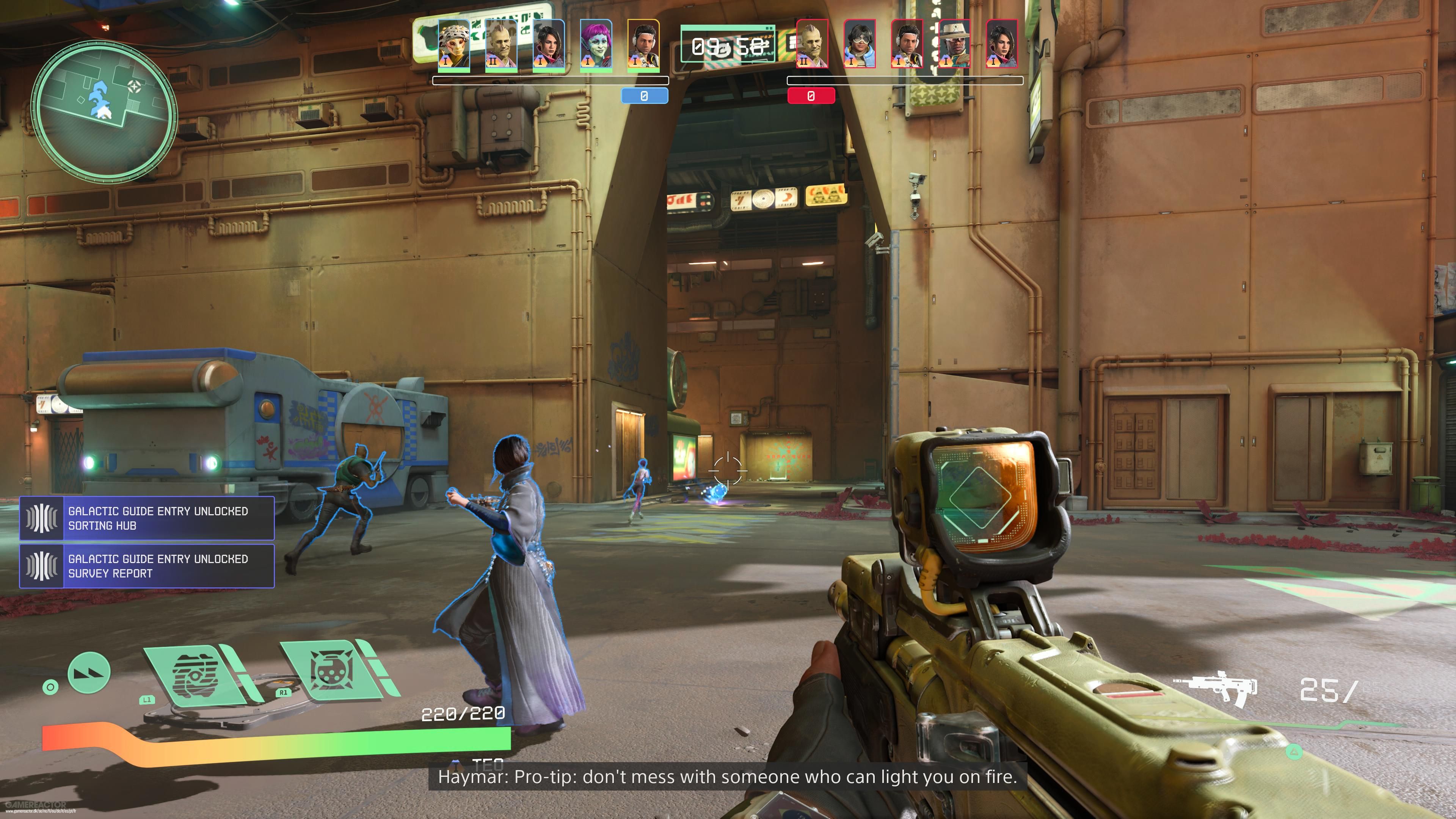
Task: Click the circular minimap
Action: (x=104, y=111)
